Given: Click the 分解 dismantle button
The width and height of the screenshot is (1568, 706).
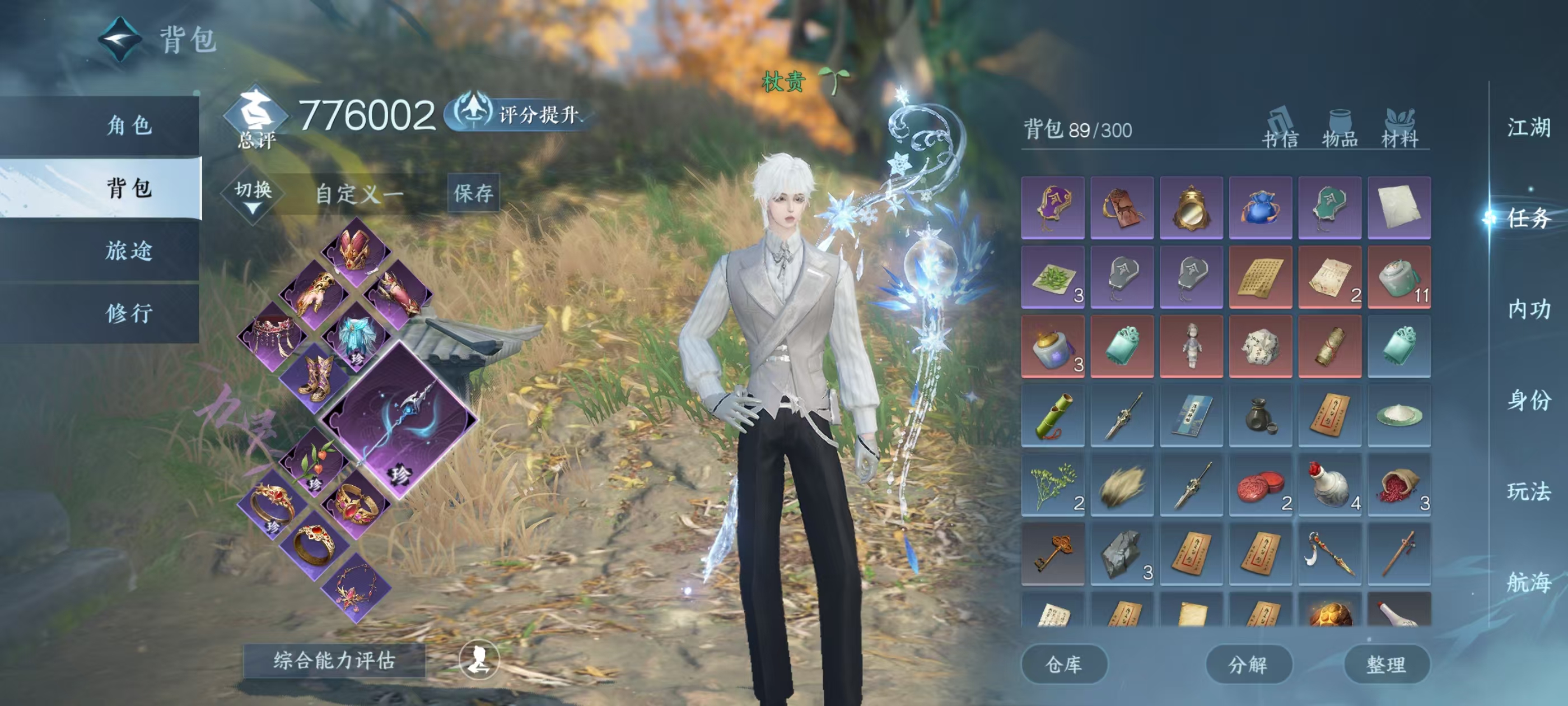Looking at the screenshot, I should [x=1248, y=665].
